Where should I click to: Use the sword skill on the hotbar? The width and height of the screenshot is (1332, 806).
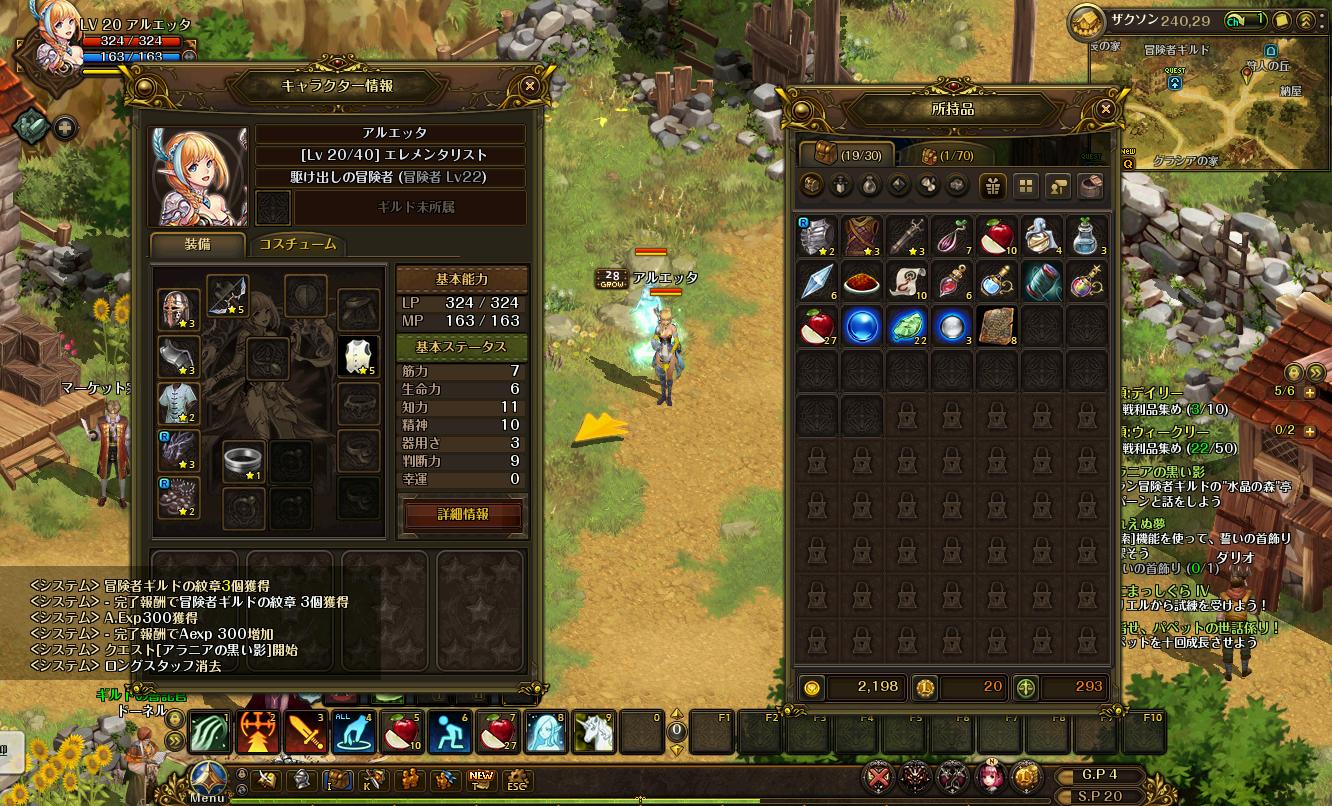(305, 732)
